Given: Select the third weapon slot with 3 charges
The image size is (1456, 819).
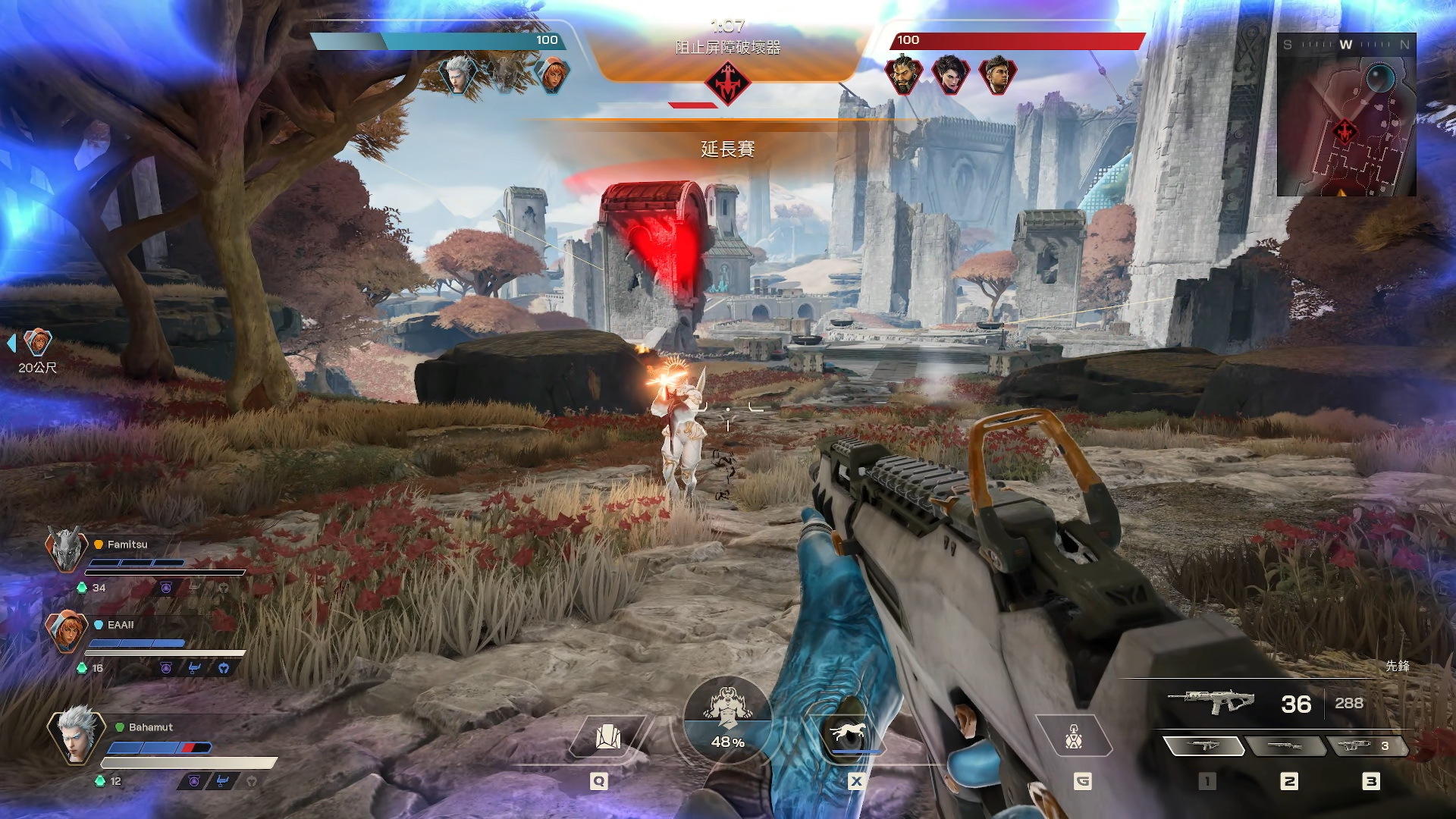Looking at the screenshot, I should pyautogui.click(x=1367, y=746).
